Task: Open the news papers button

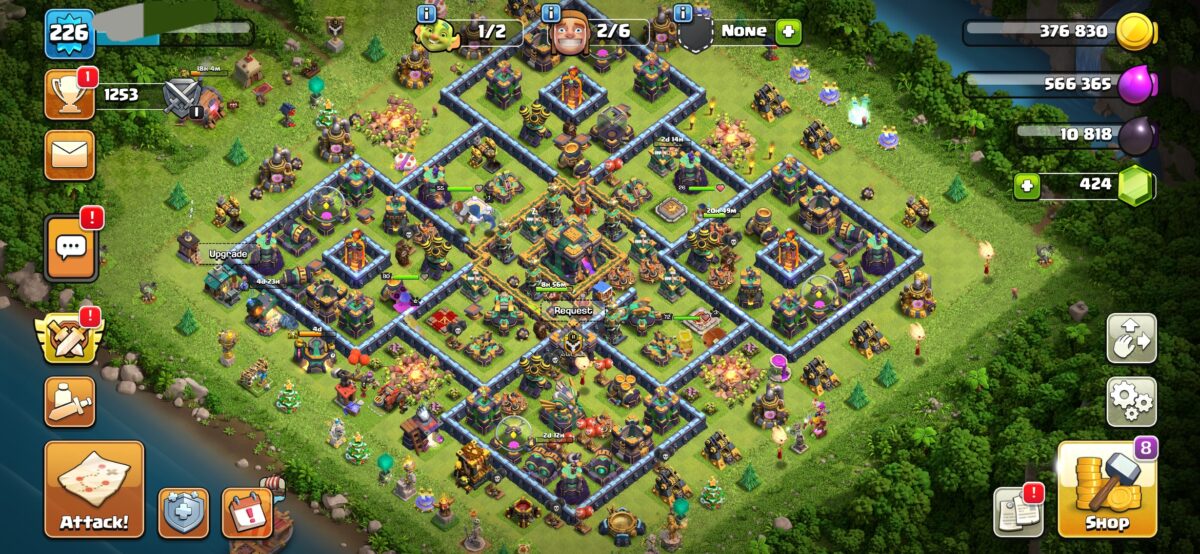Action: [1019, 513]
